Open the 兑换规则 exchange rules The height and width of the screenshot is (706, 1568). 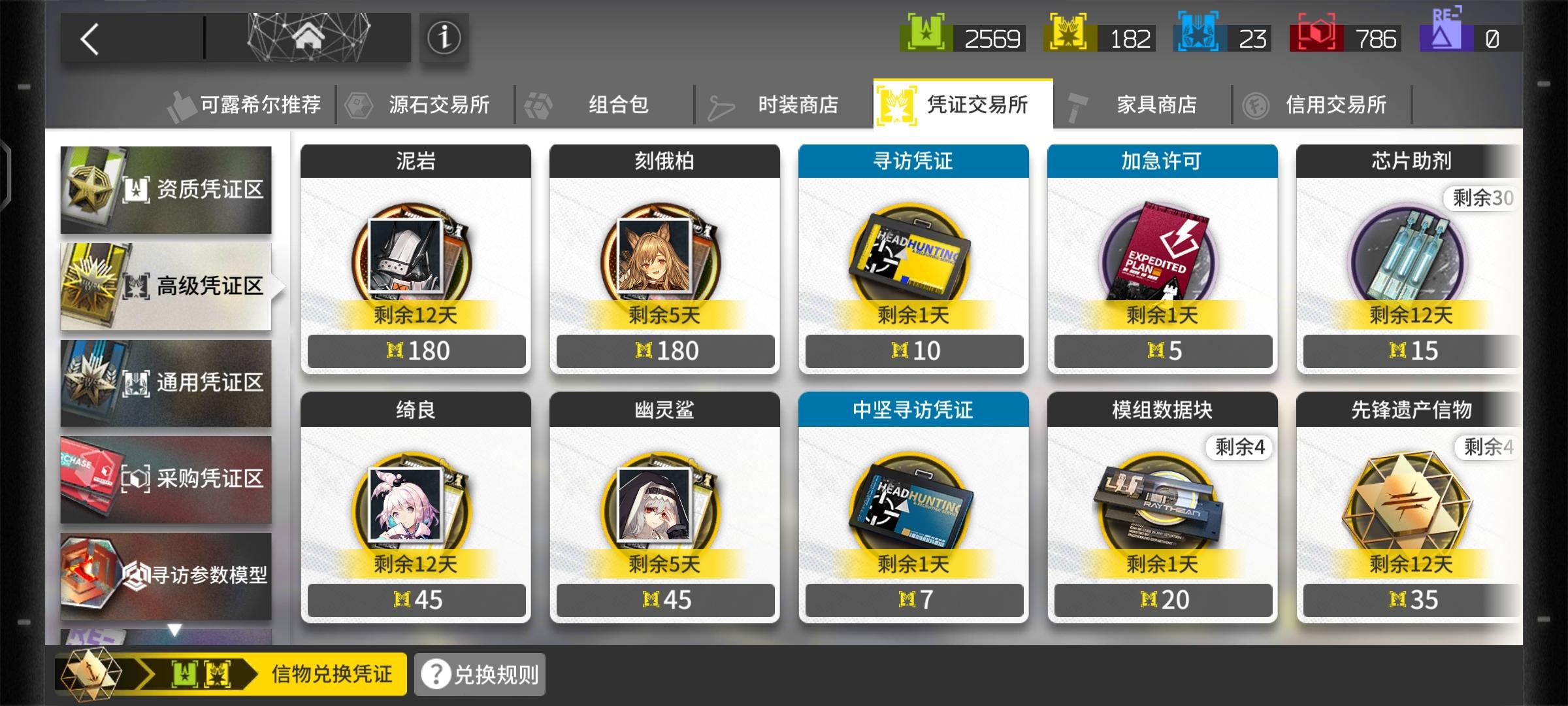[479, 673]
